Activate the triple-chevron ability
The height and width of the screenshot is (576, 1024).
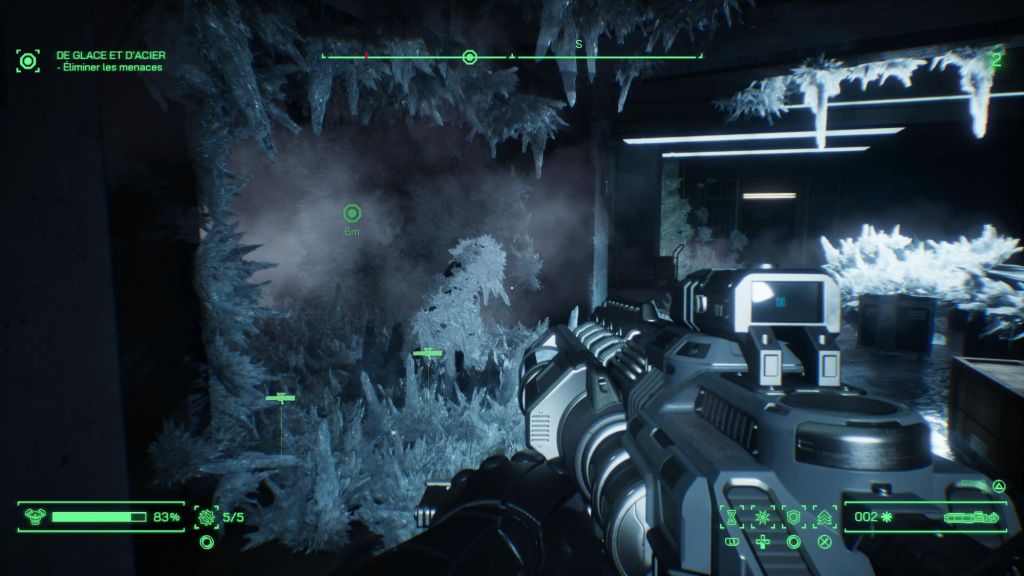click(825, 516)
